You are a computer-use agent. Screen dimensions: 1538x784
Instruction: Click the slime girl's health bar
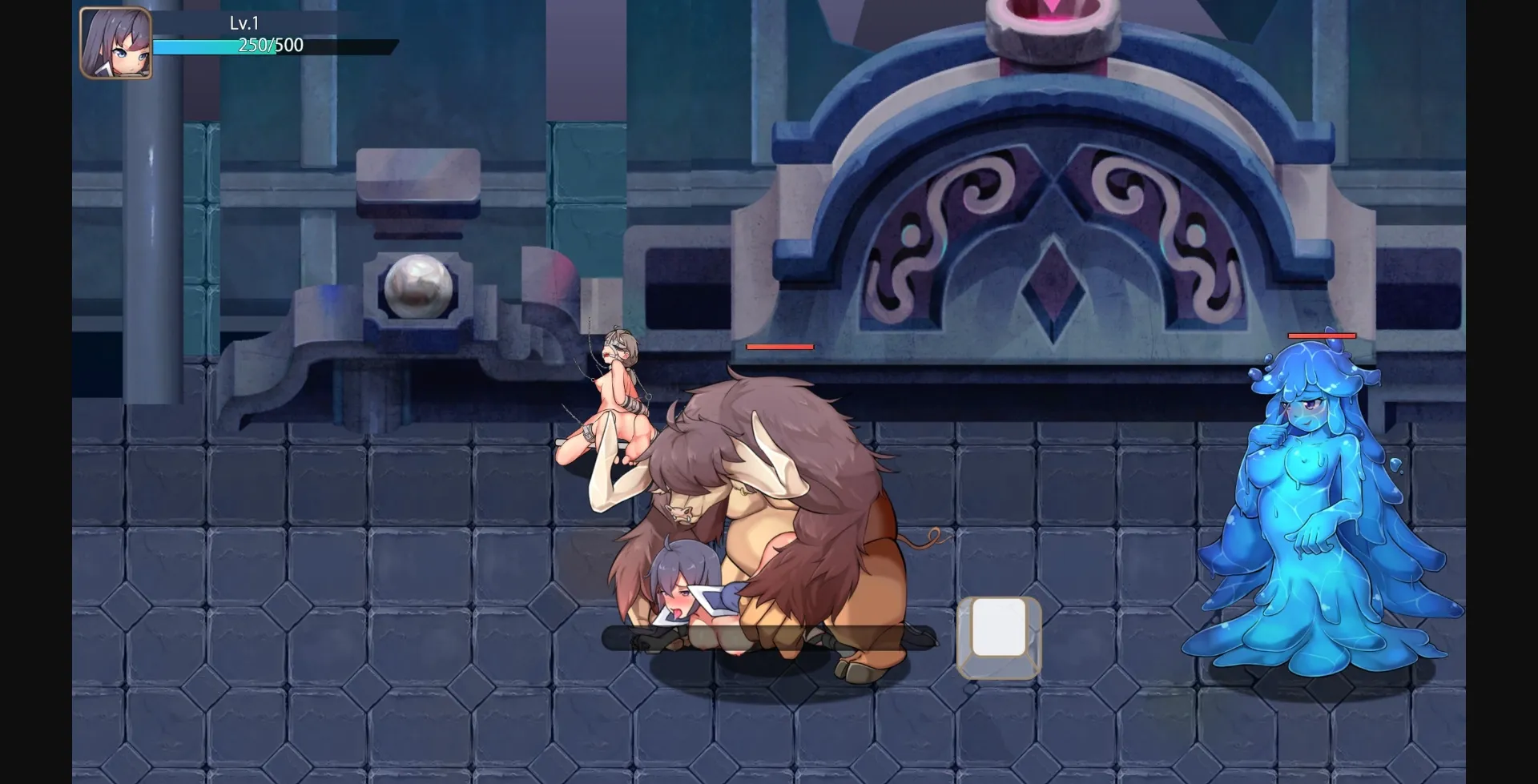click(1321, 335)
